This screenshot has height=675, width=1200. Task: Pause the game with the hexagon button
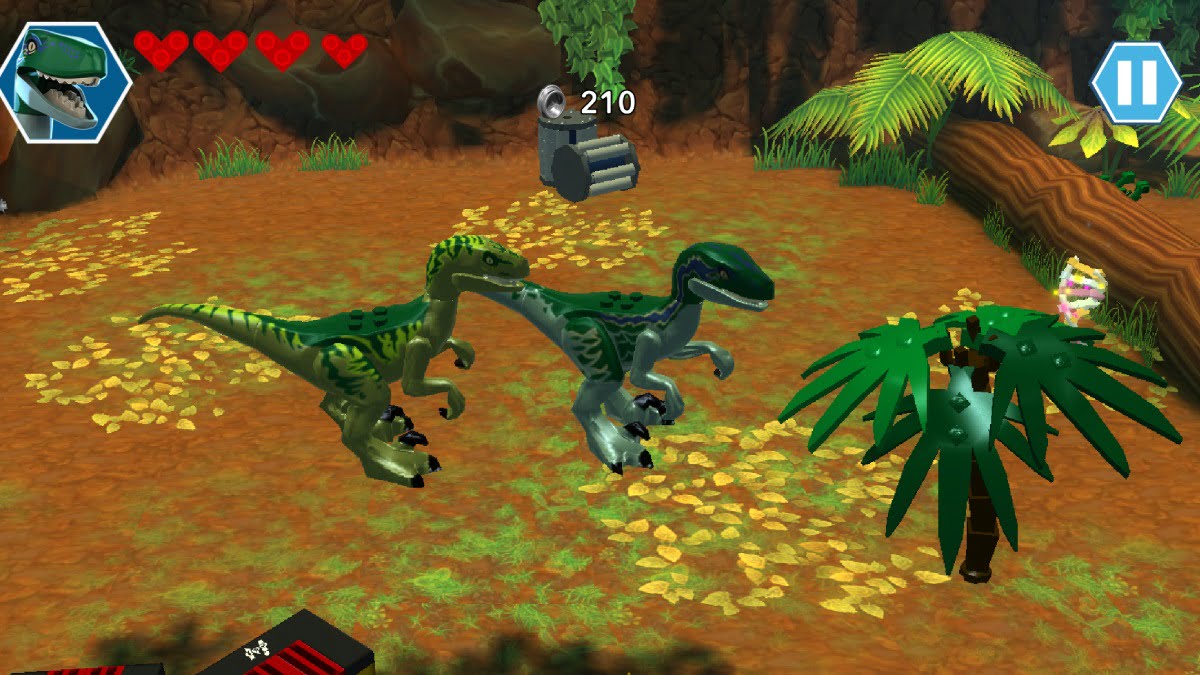pyautogui.click(x=1136, y=82)
